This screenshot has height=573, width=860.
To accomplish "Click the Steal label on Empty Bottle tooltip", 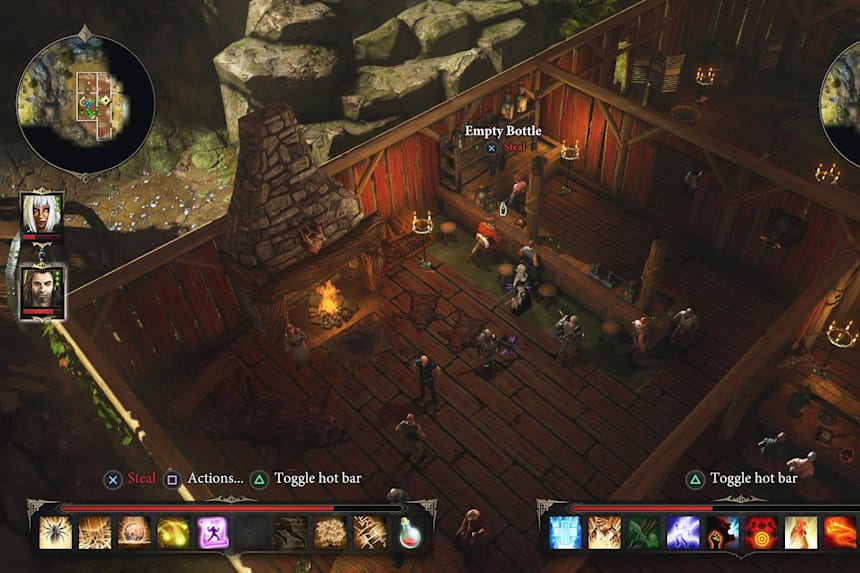I will point(514,147).
